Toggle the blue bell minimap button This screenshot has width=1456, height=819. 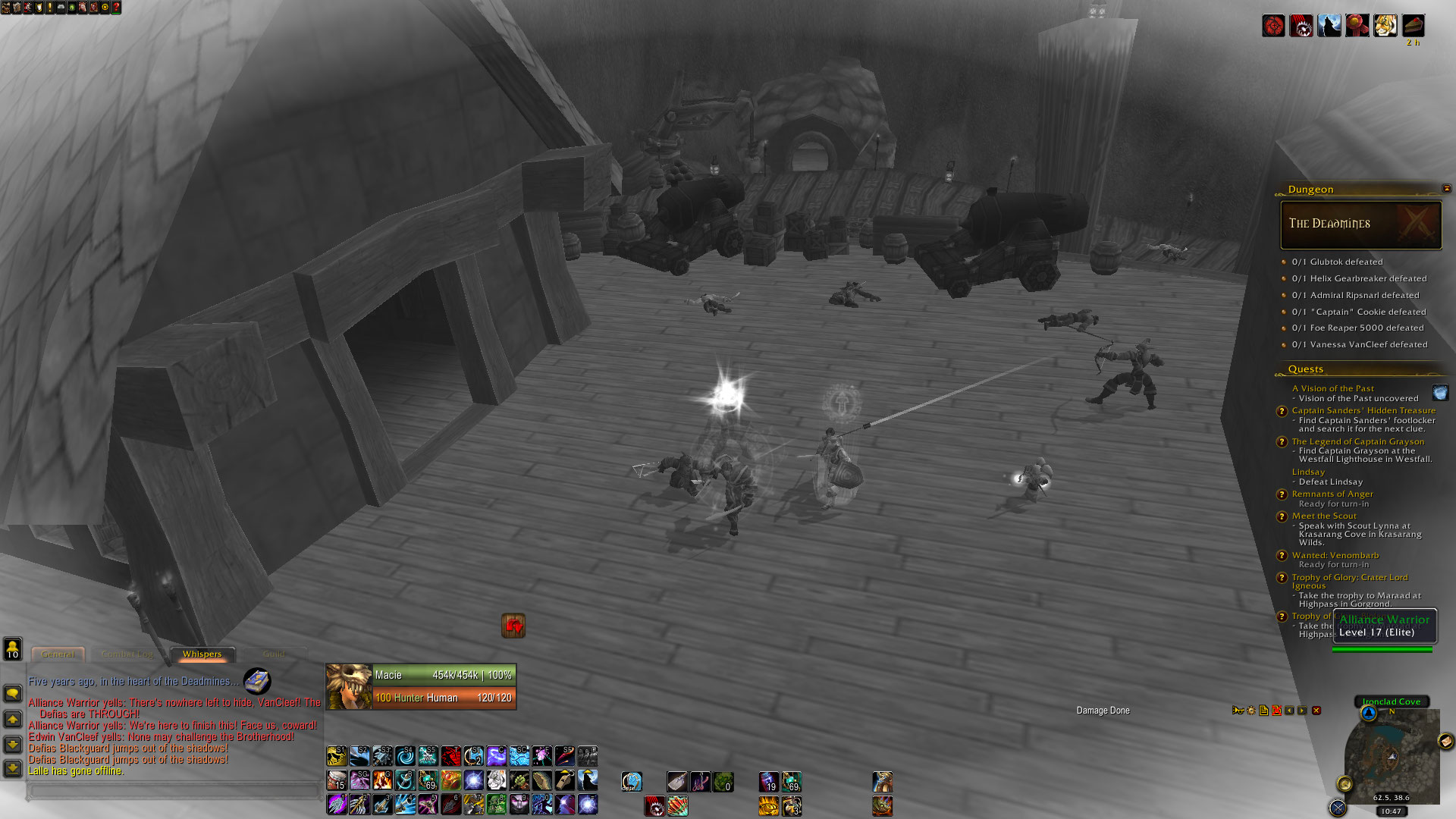[x=1369, y=714]
